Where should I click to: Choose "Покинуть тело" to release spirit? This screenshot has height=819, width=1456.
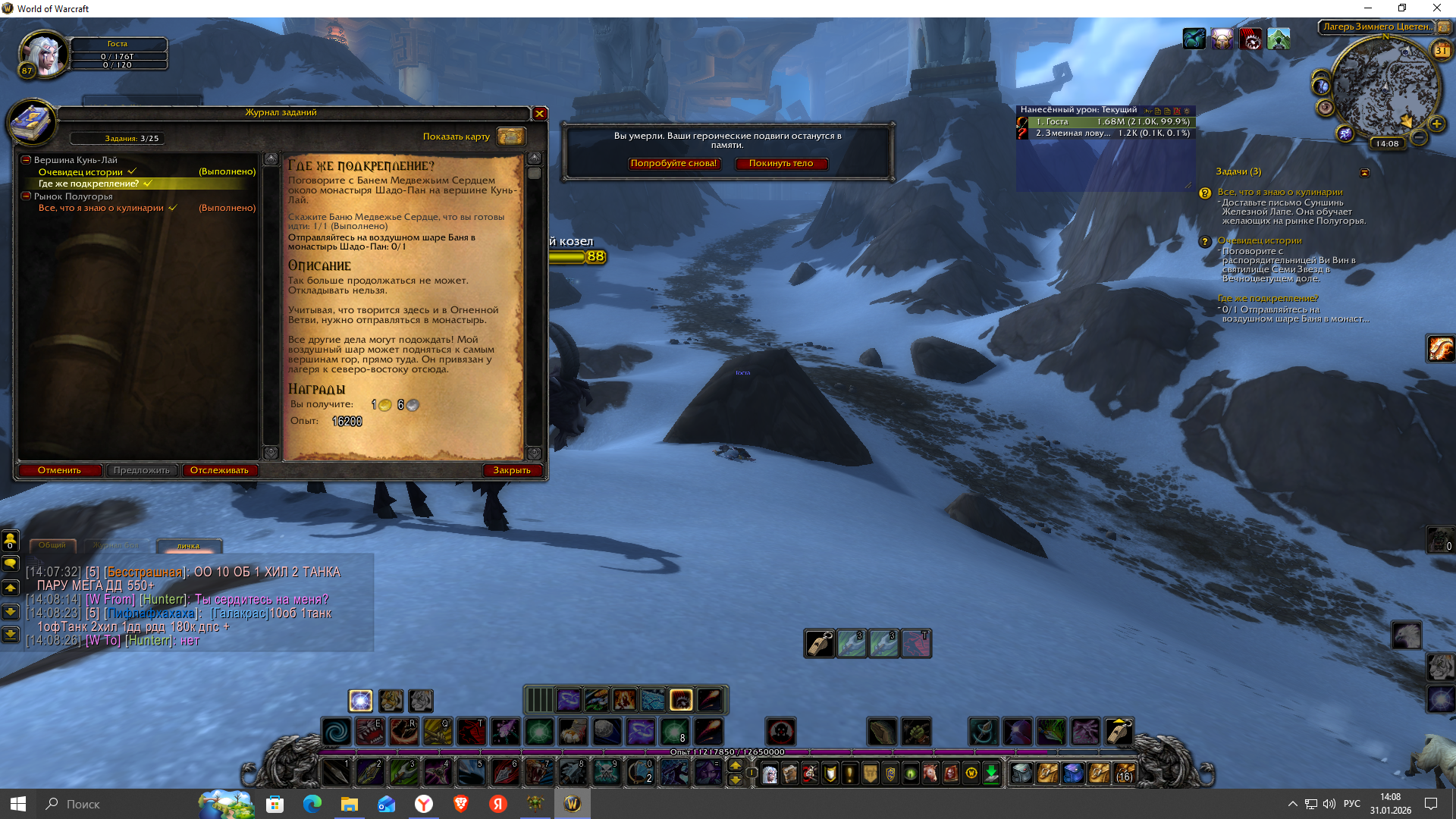point(780,164)
